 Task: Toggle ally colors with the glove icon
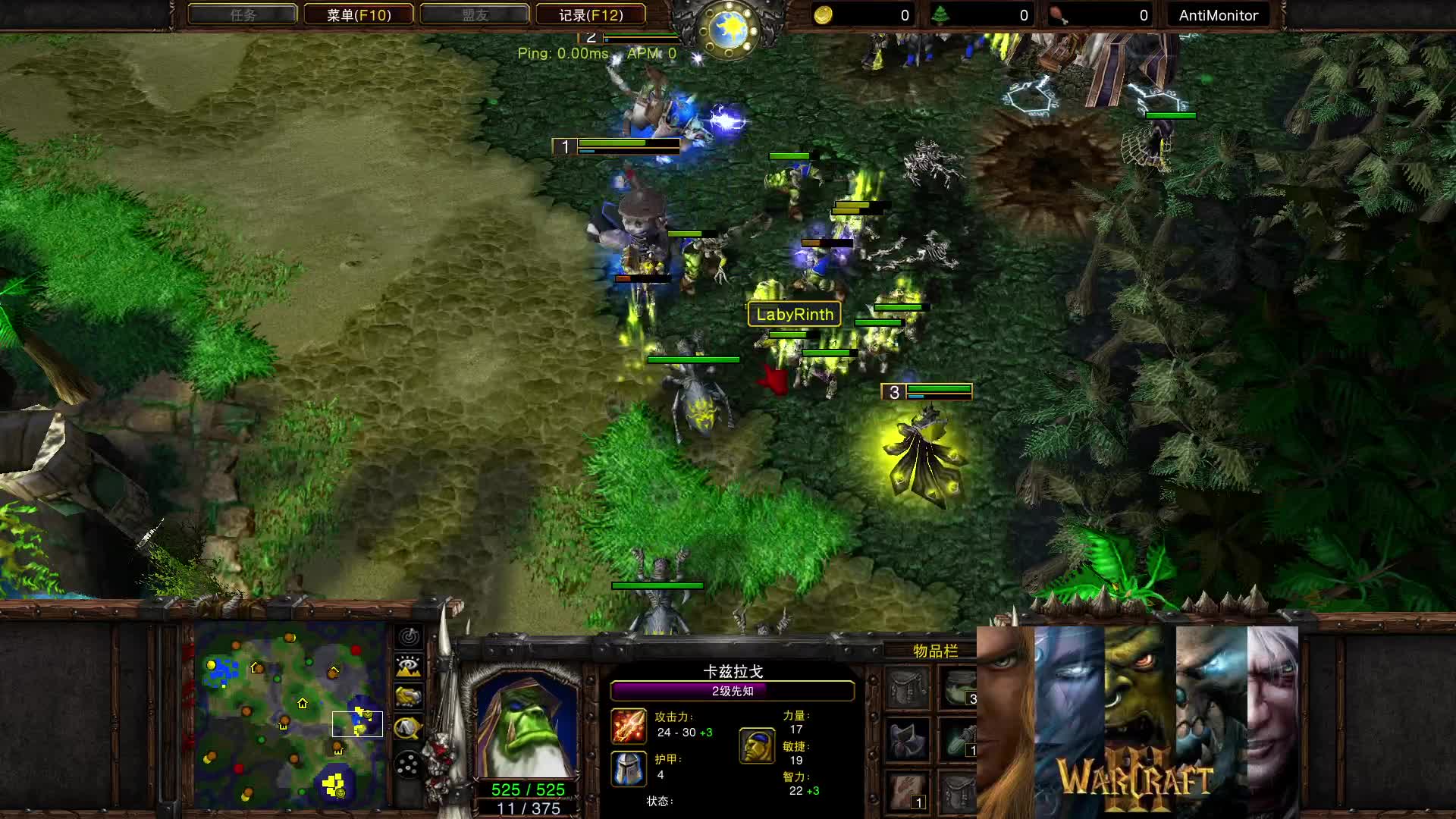(408, 695)
